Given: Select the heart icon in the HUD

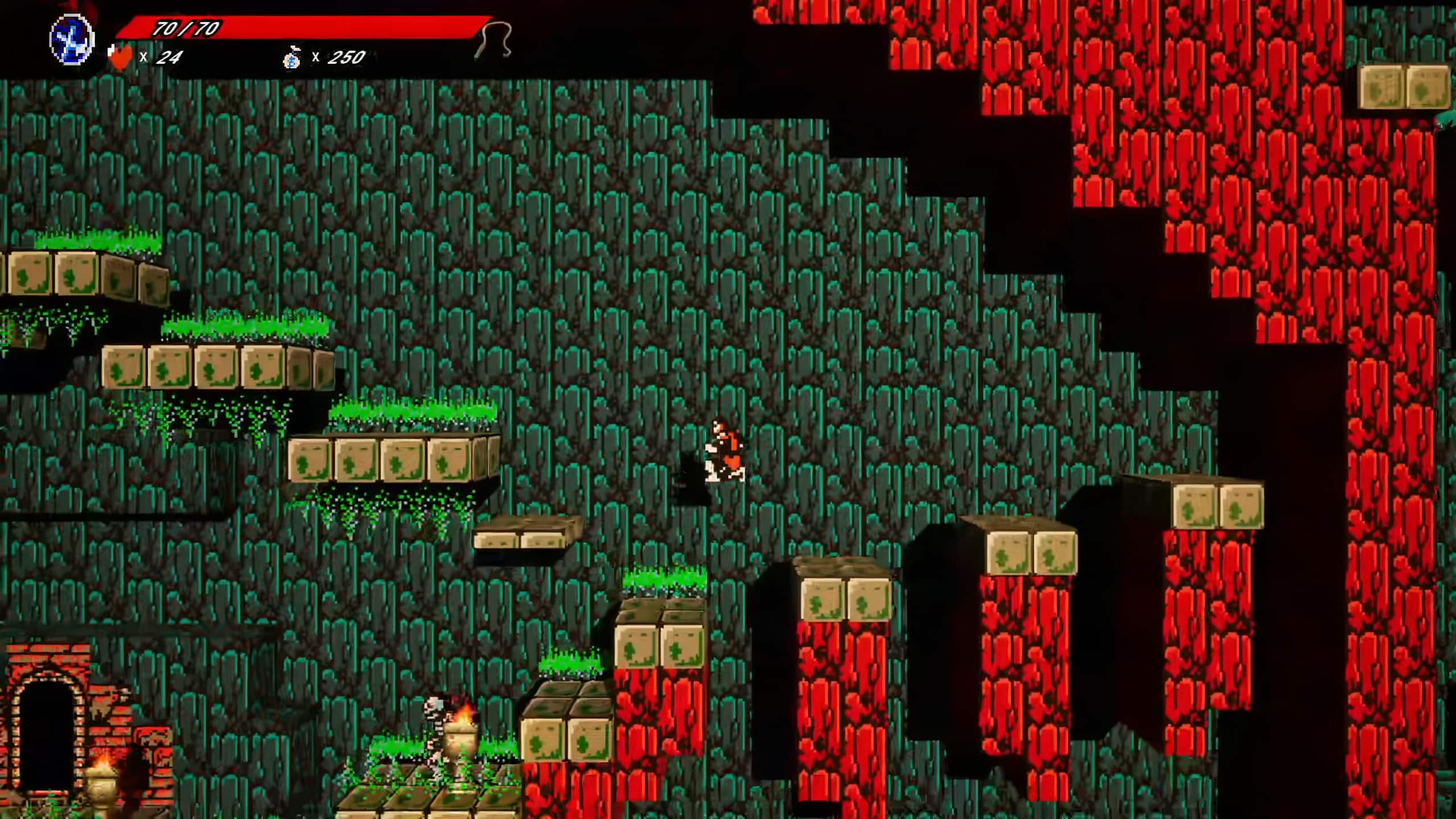Looking at the screenshot, I should pyautogui.click(x=121, y=56).
